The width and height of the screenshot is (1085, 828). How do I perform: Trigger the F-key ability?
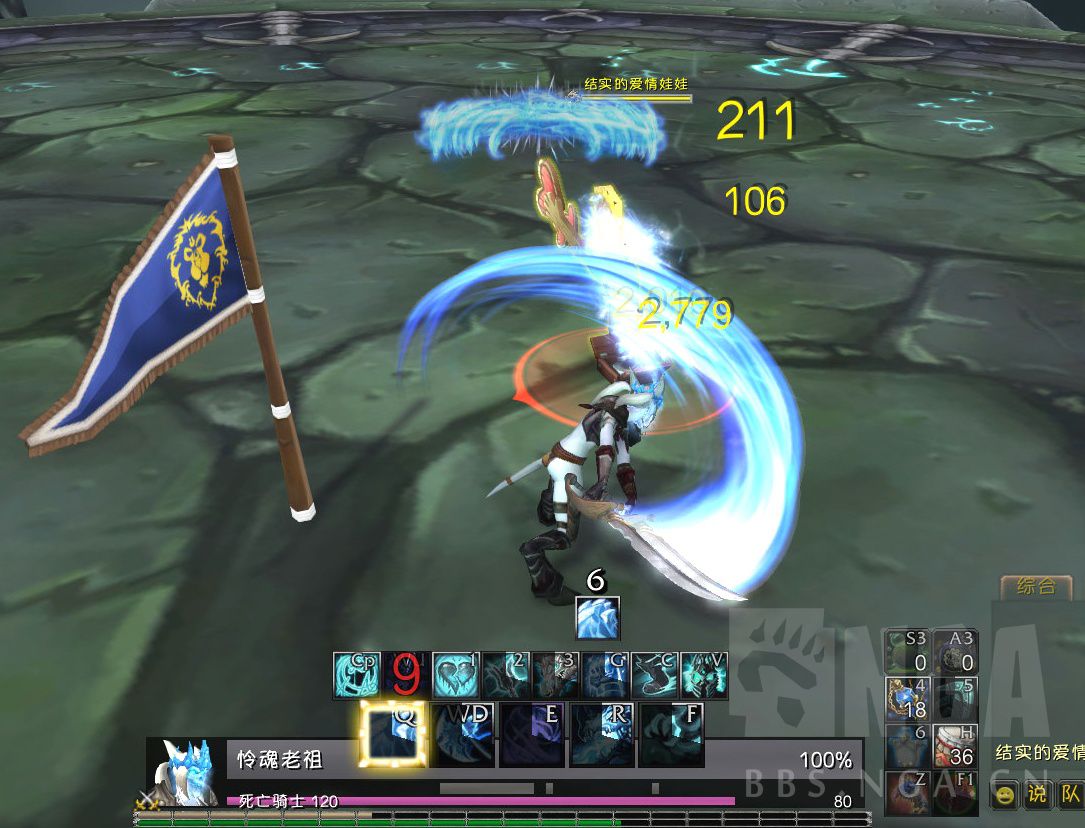(672, 735)
